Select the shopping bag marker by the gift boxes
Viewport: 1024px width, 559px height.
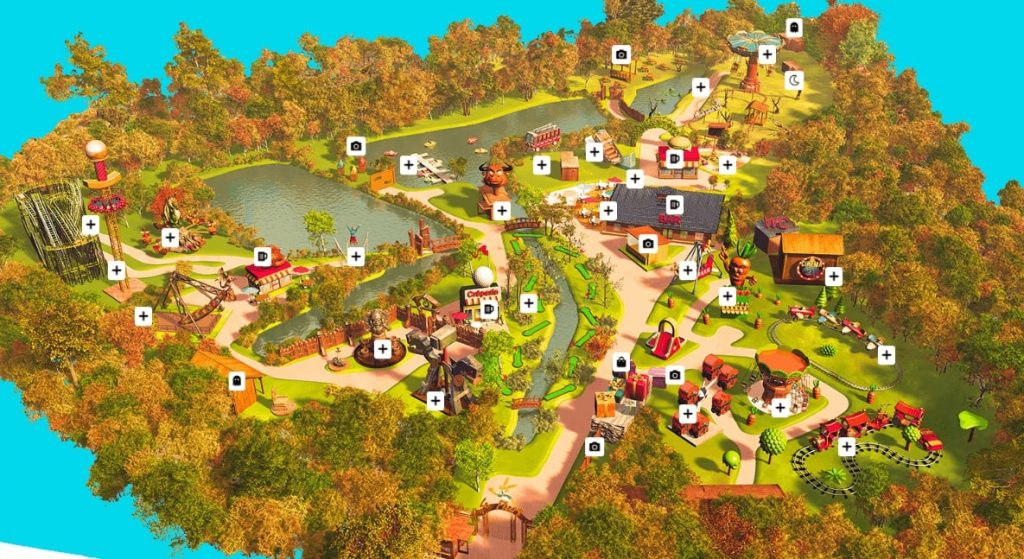click(x=621, y=362)
